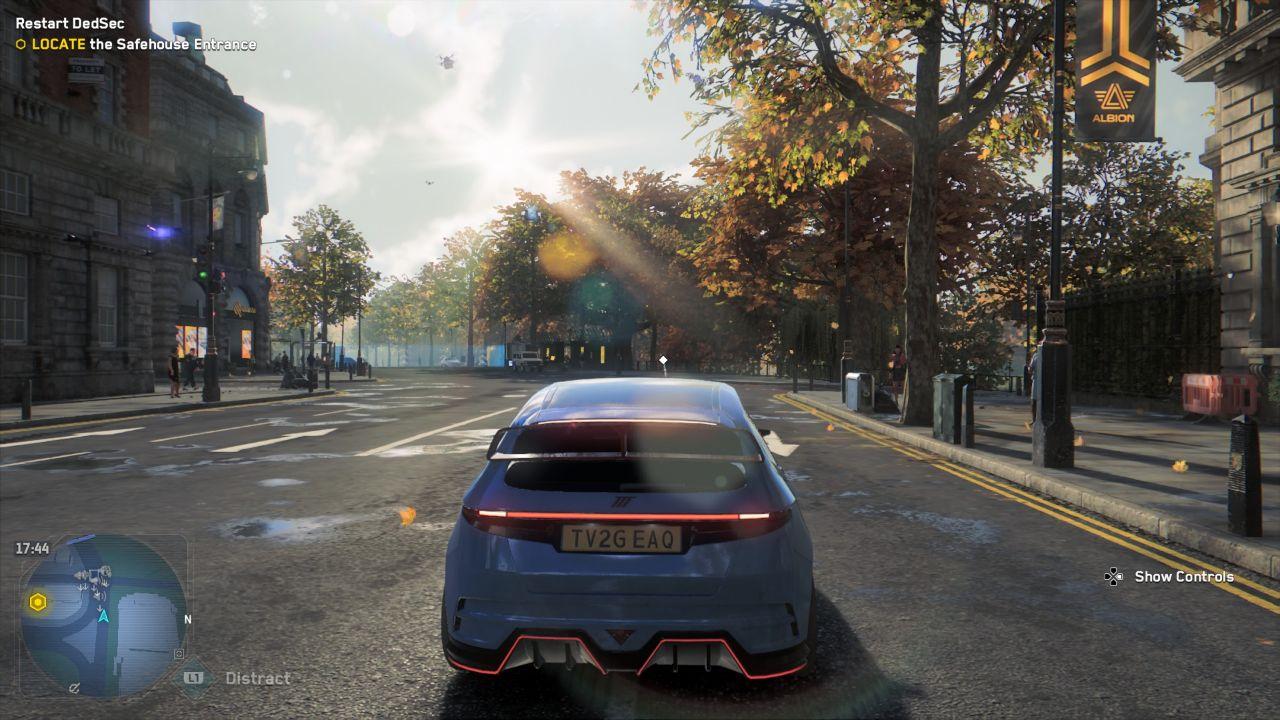Open the circular minimap

(x=103, y=615)
